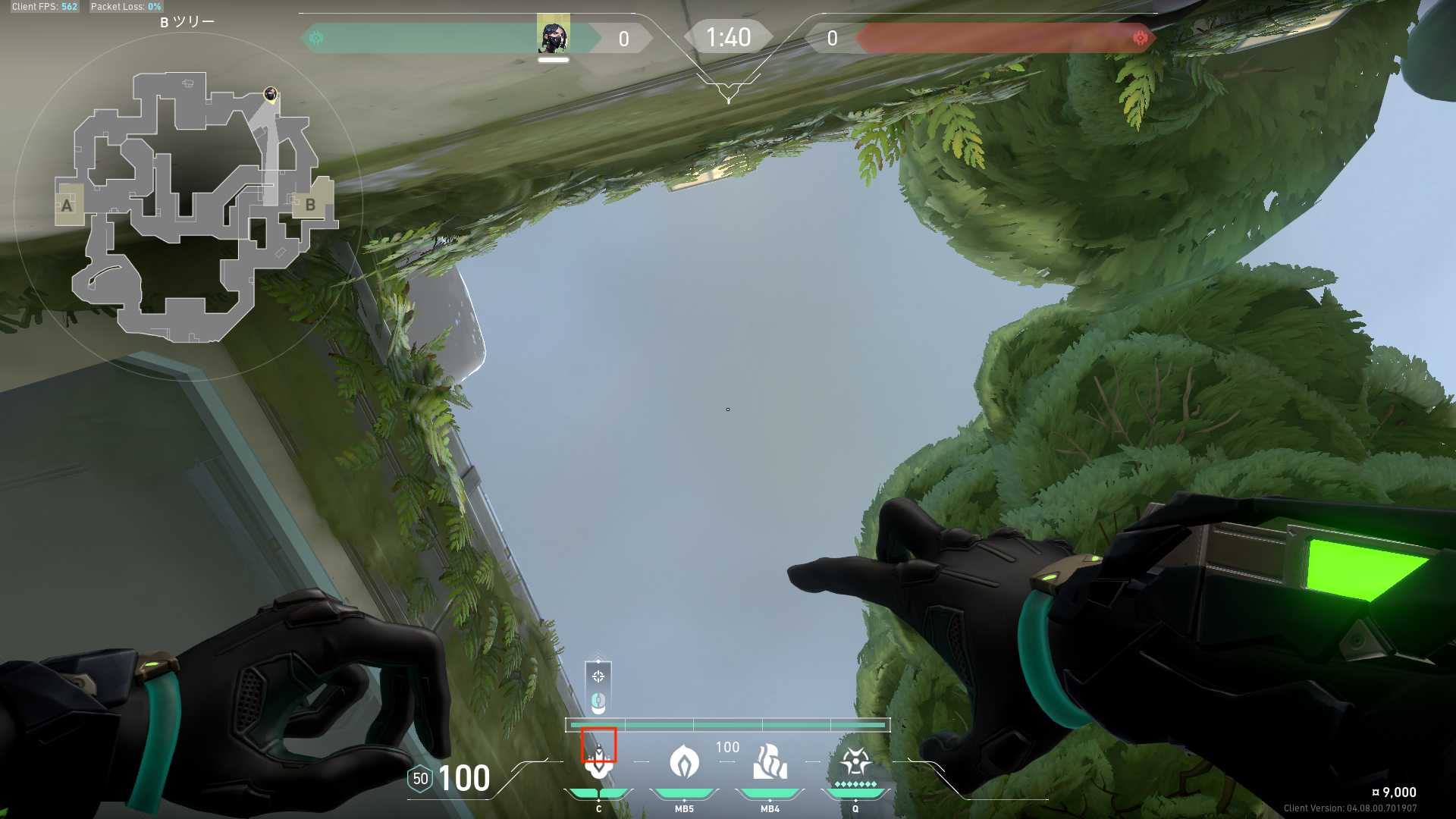The width and height of the screenshot is (1456, 819).
Task: Click the player marker on minimap
Action: 270,94
